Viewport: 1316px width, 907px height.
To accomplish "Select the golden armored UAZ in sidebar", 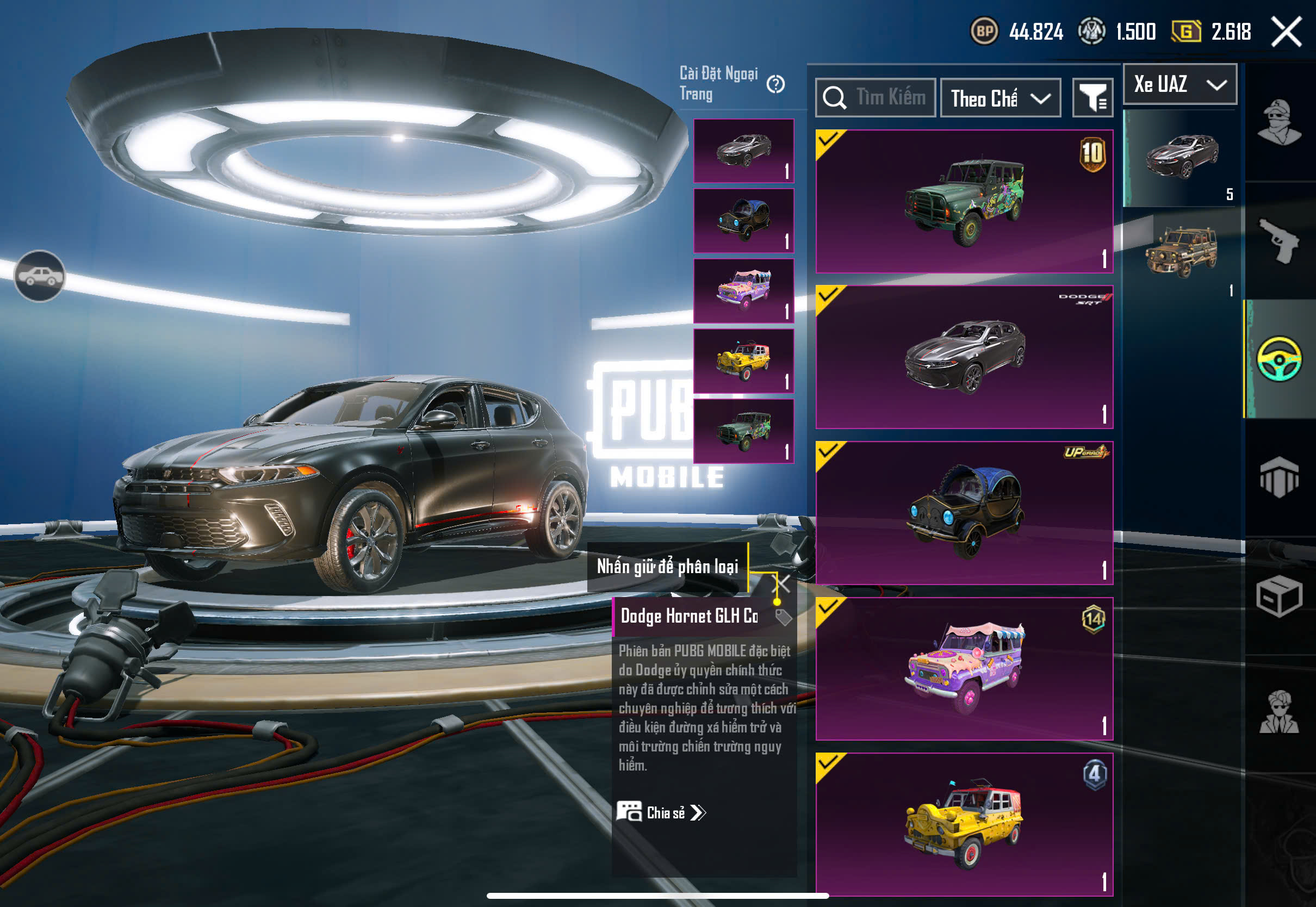I will tap(1181, 253).
